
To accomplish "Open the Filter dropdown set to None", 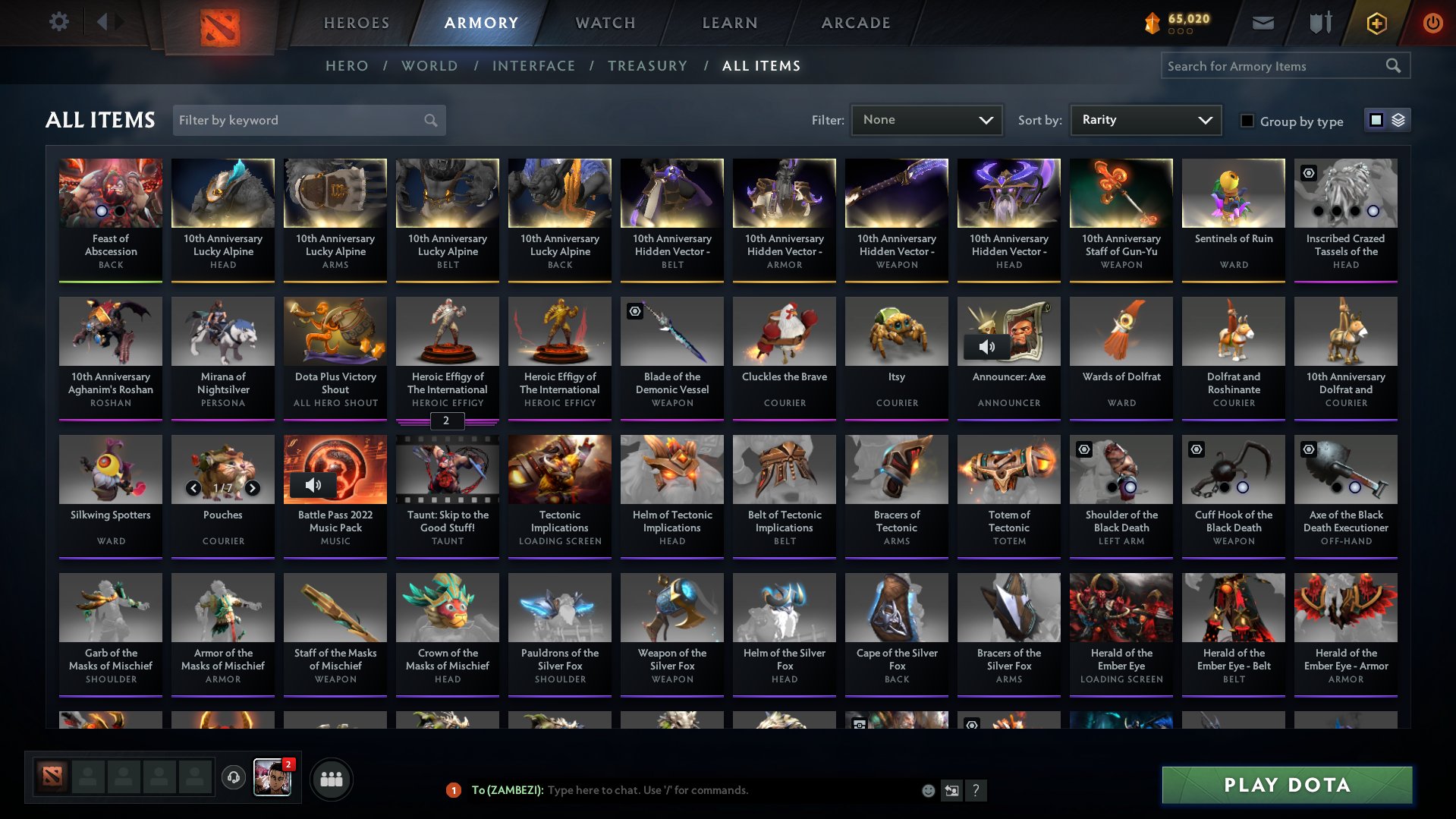I will (x=926, y=120).
